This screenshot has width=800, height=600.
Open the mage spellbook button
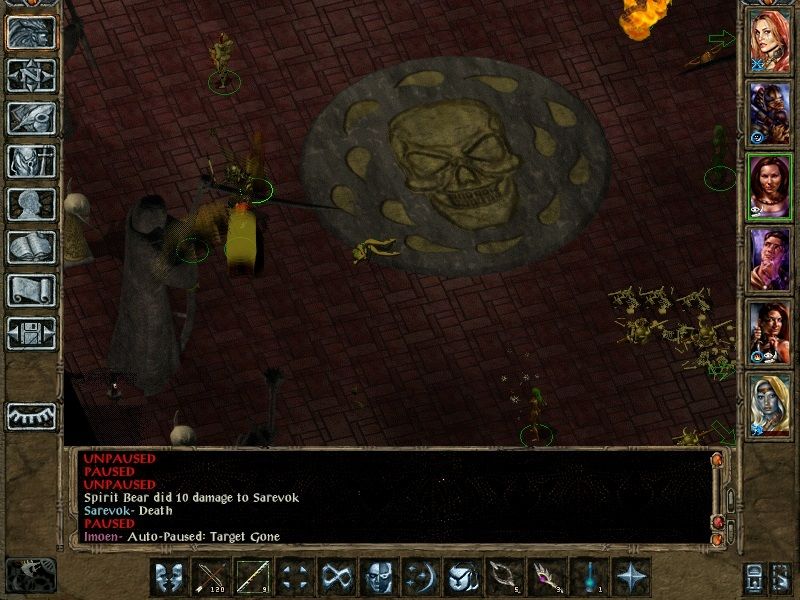tap(31, 247)
